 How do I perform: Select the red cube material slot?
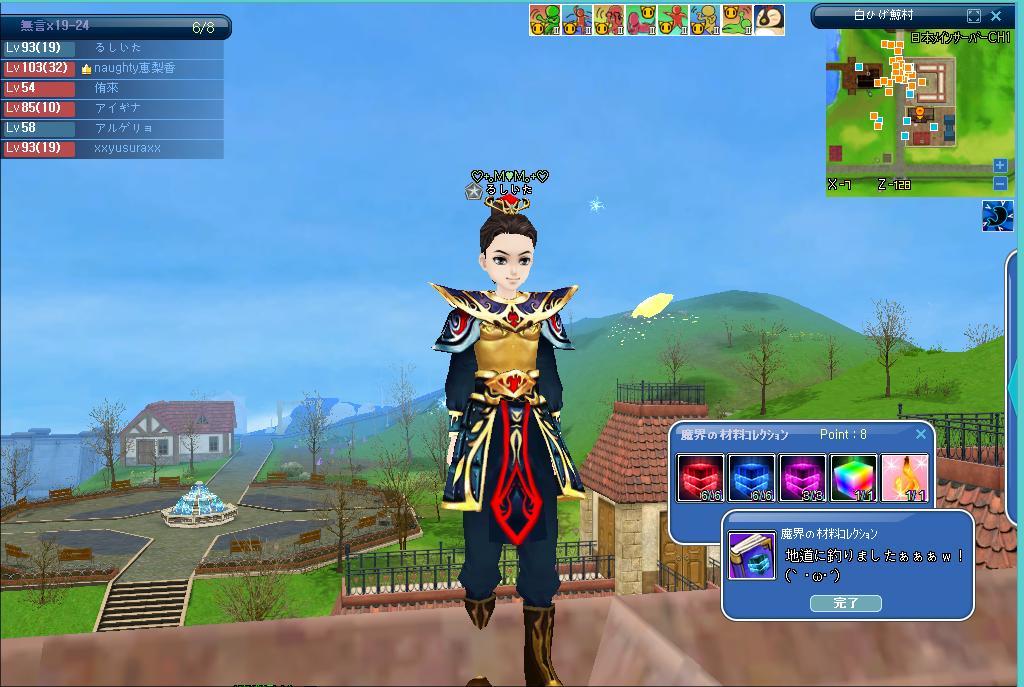pos(701,477)
